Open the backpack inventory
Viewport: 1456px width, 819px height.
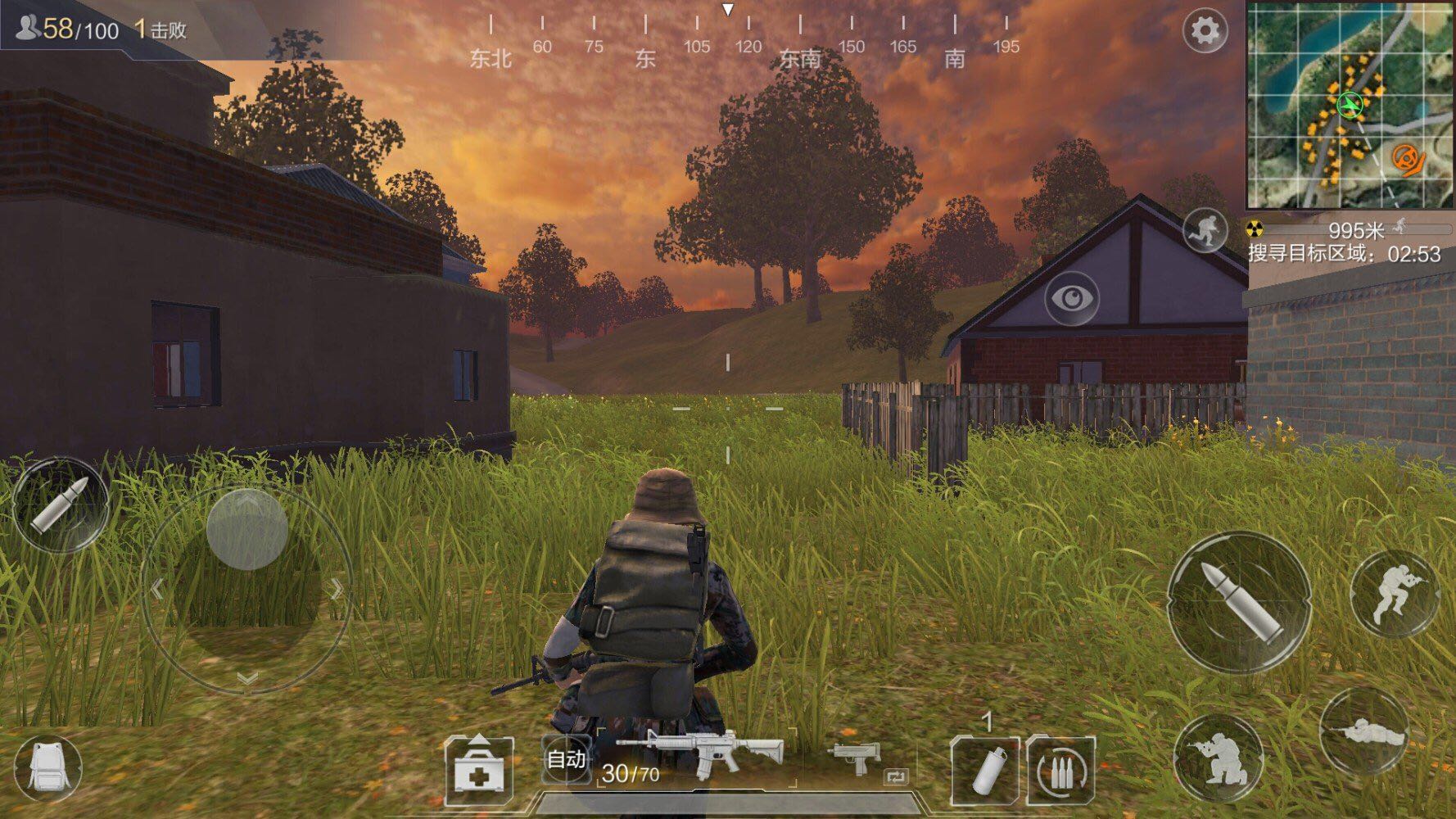47,768
